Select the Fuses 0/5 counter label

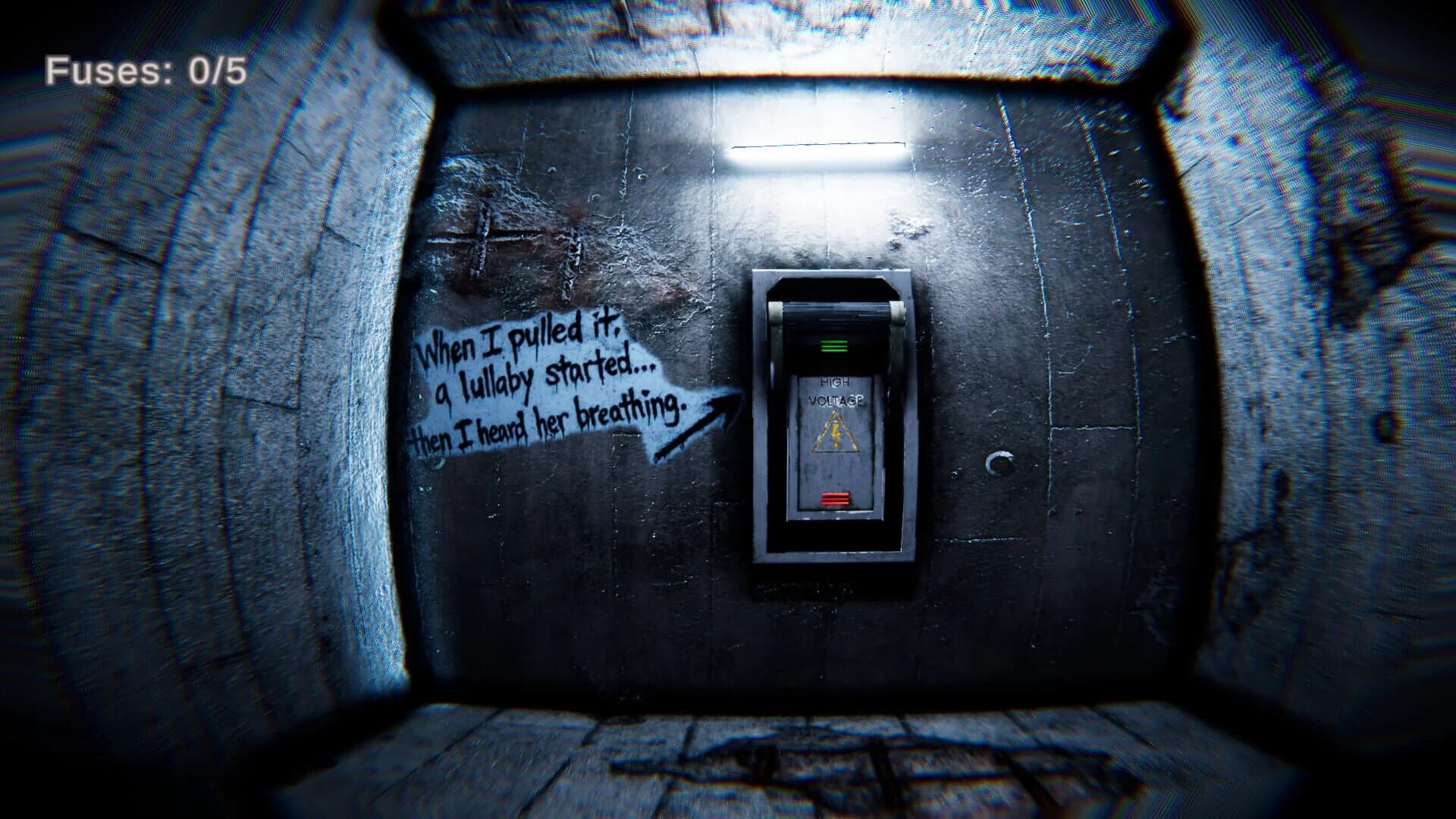(x=146, y=71)
